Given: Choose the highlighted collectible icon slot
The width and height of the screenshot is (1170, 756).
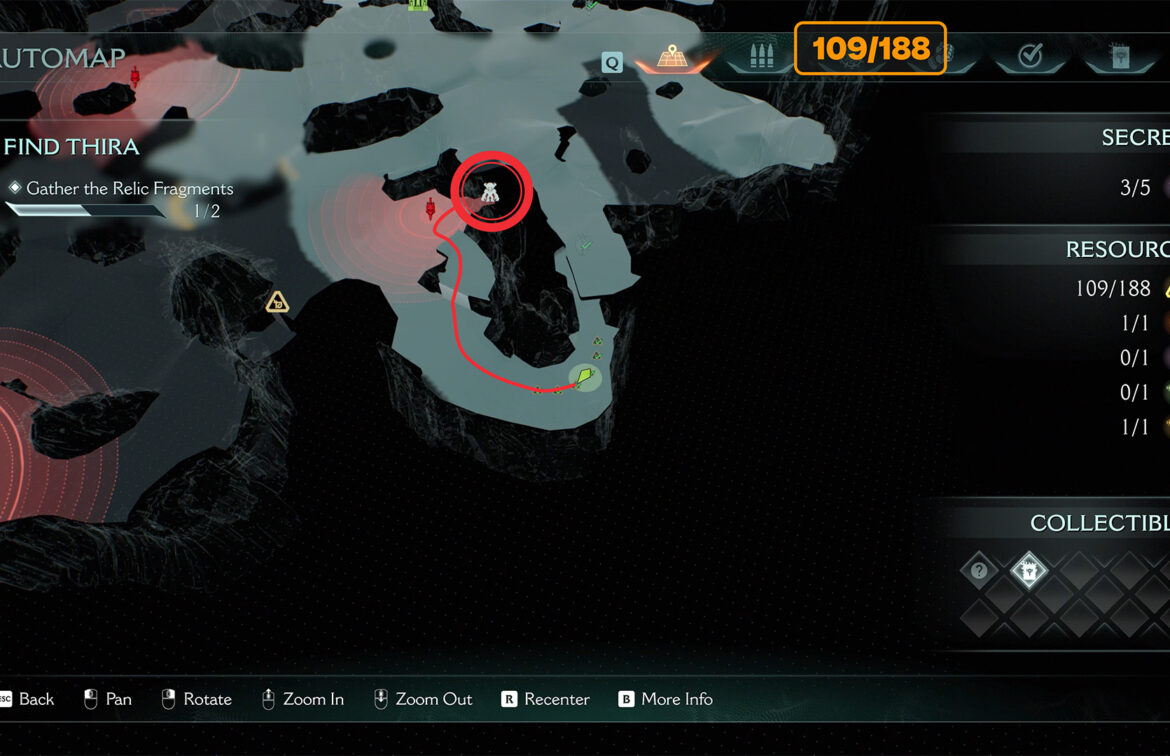Looking at the screenshot, I should point(1028,571).
